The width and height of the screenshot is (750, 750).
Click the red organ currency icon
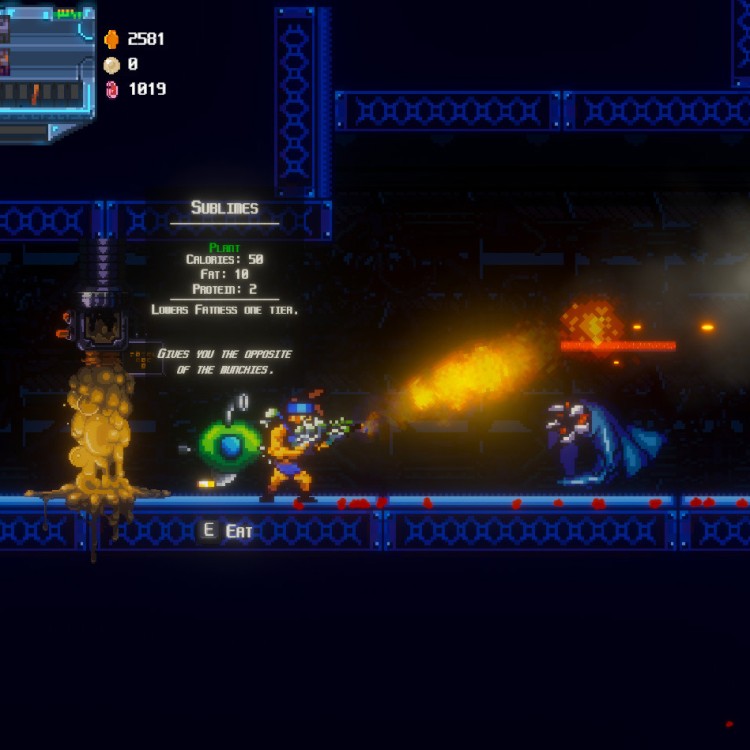pyautogui.click(x=111, y=89)
